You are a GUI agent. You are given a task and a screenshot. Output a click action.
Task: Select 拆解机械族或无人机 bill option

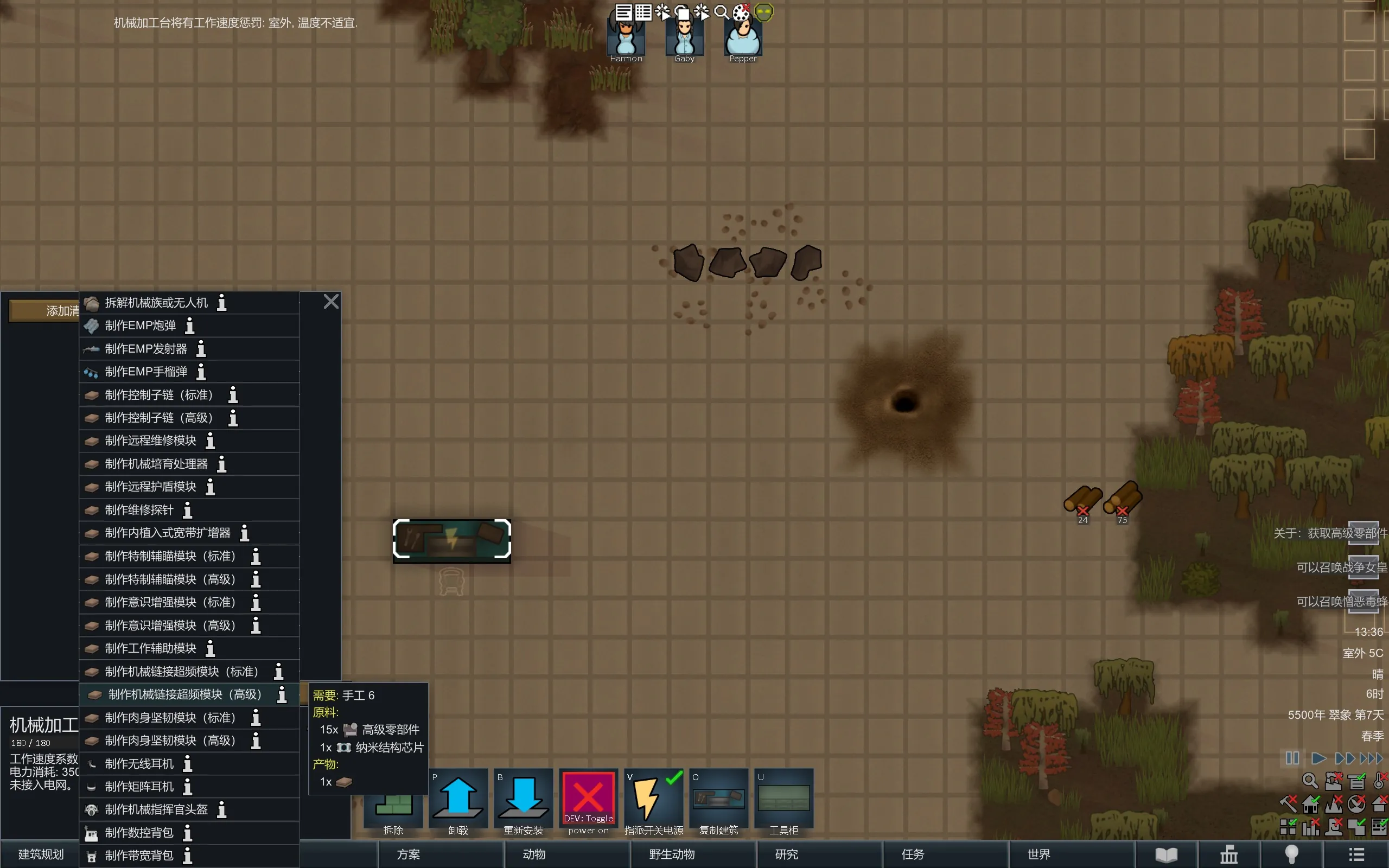point(156,303)
